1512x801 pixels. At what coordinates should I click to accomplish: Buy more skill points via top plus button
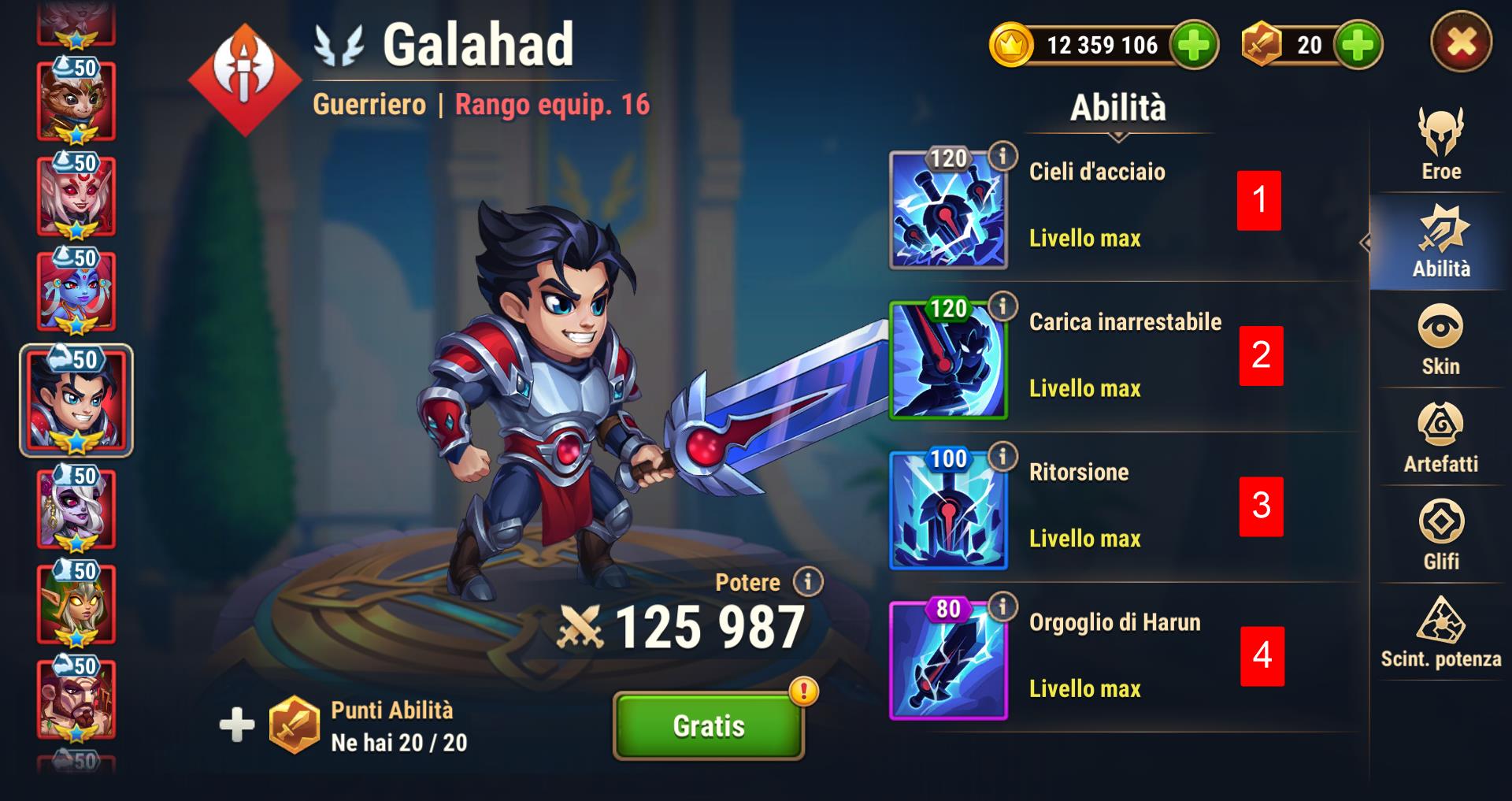click(1358, 45)
